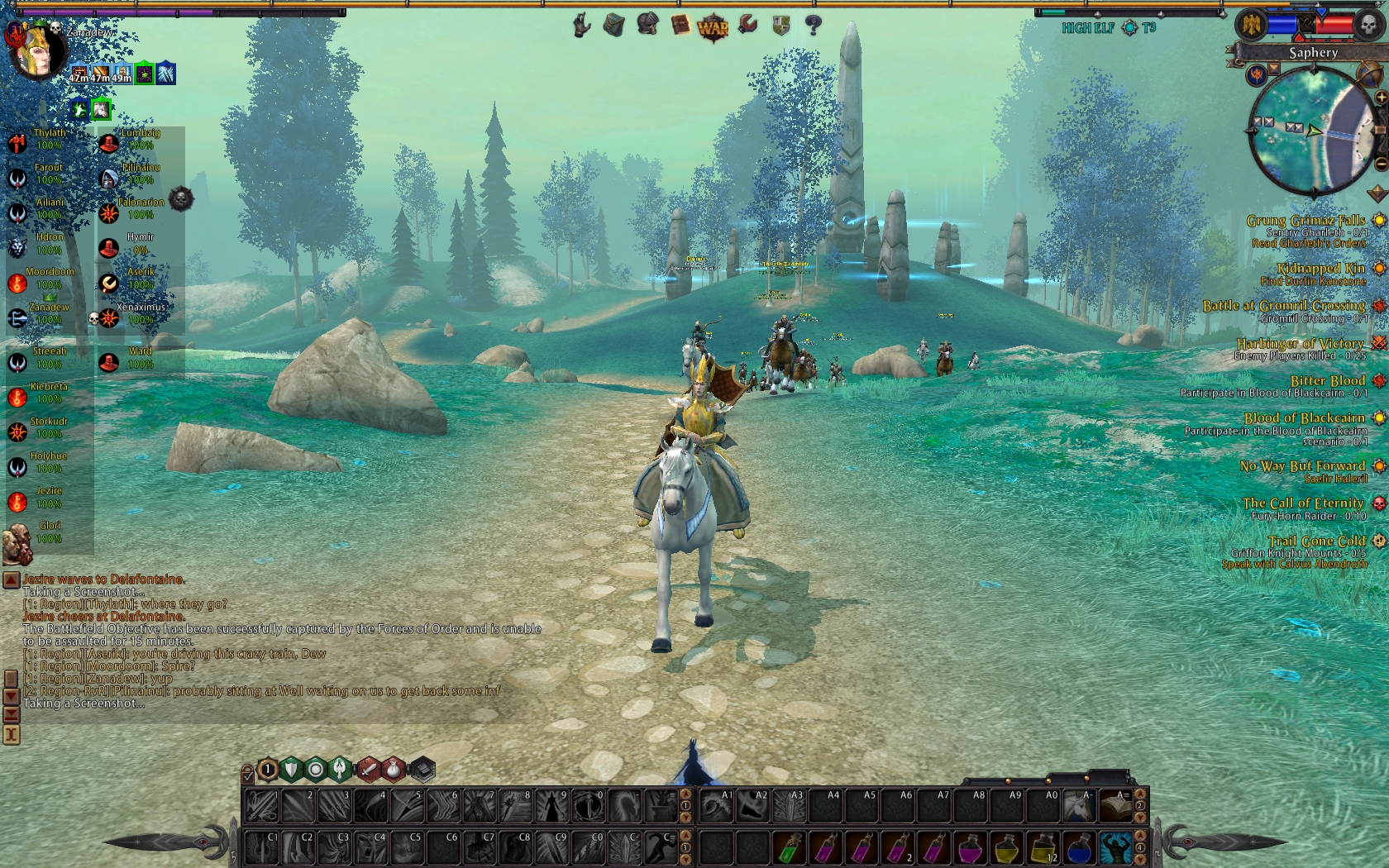This screenshot has height=868, width=1389.
Task: Open the help question mark icon
Action: [814, 26]
